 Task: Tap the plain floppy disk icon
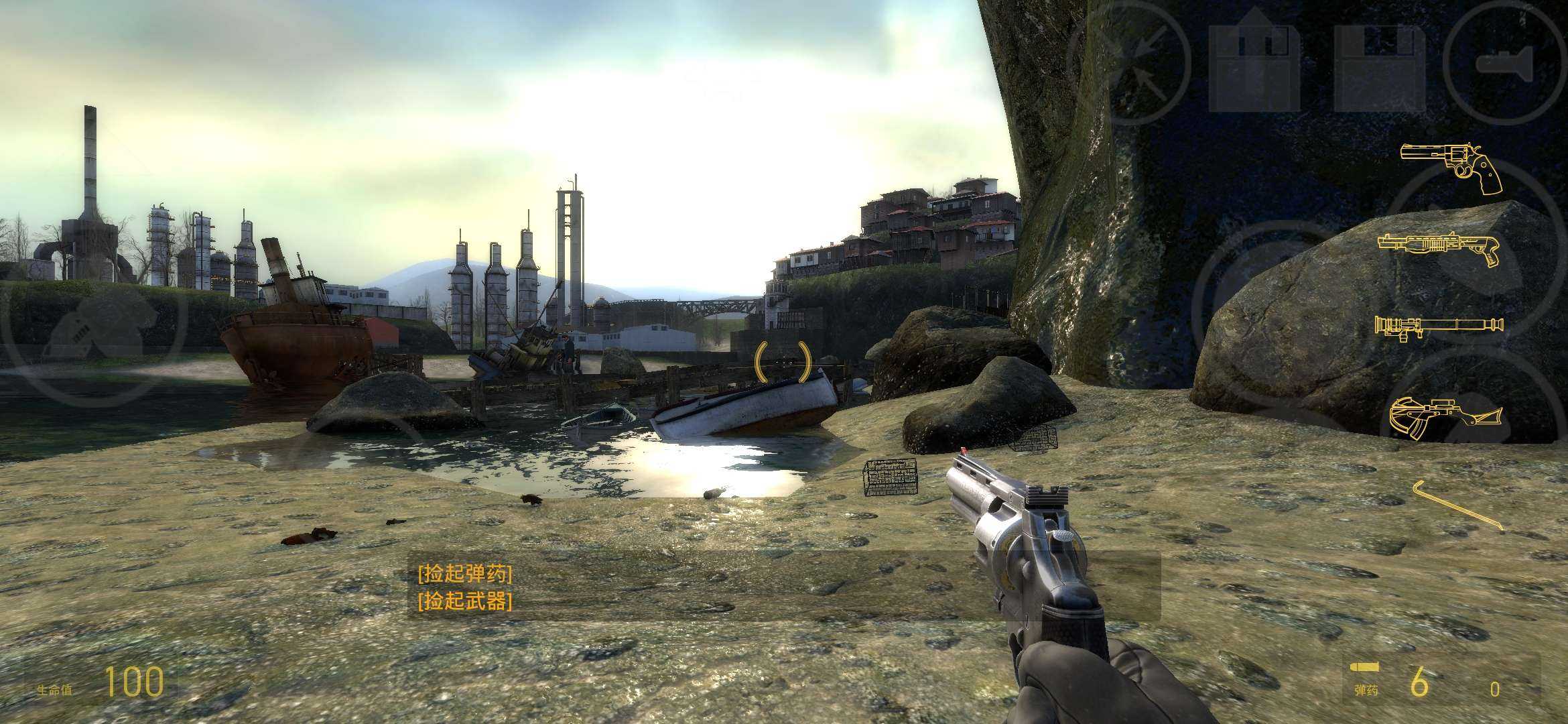(x=1380, y=67)
